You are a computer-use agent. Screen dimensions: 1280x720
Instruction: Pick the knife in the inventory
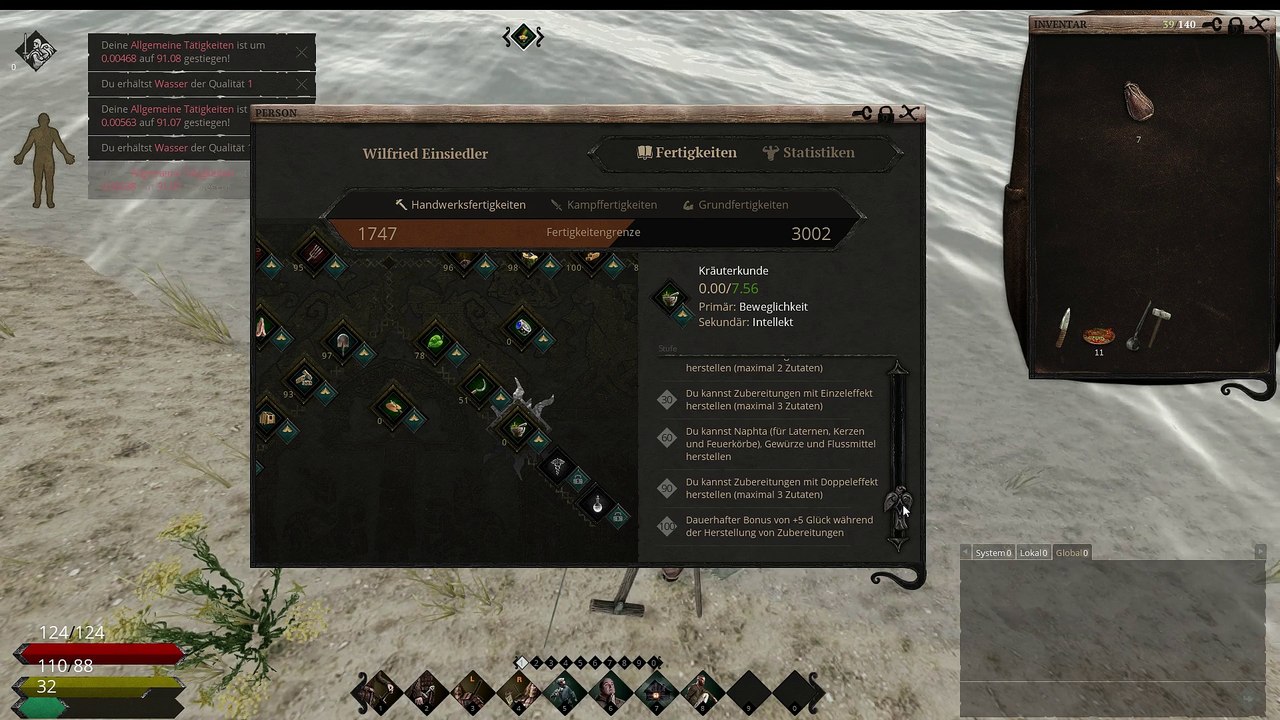[x=1064, y=328]
